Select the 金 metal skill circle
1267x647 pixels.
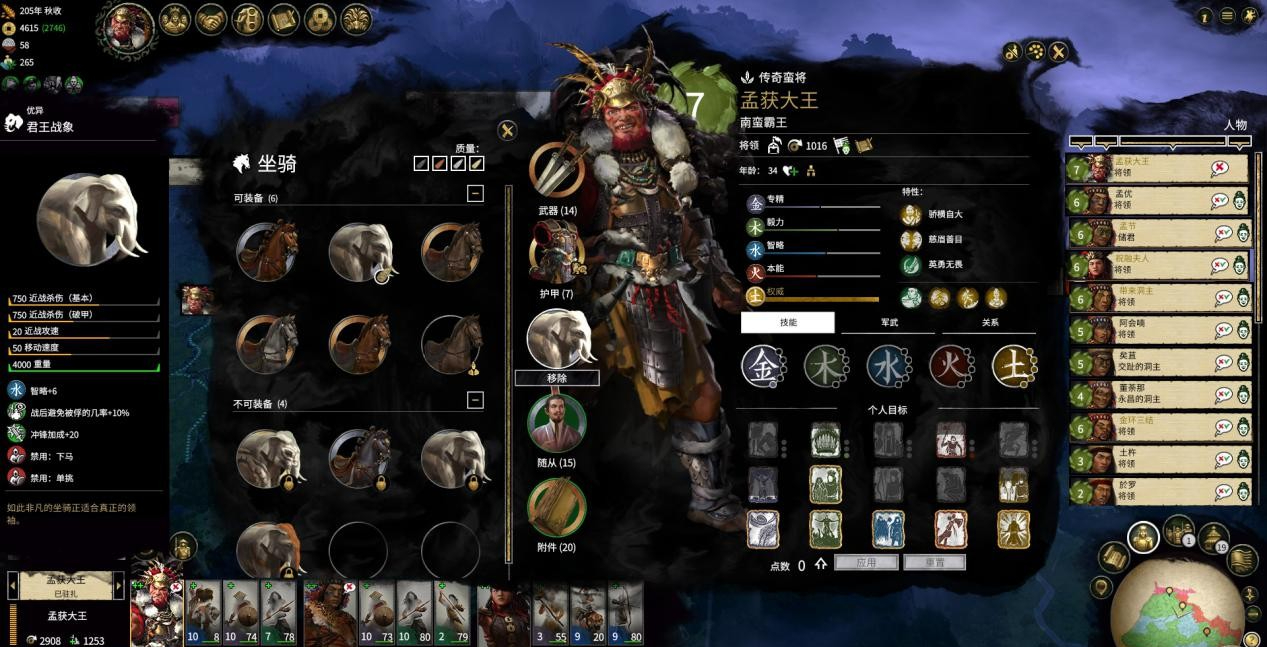[762, 366]
